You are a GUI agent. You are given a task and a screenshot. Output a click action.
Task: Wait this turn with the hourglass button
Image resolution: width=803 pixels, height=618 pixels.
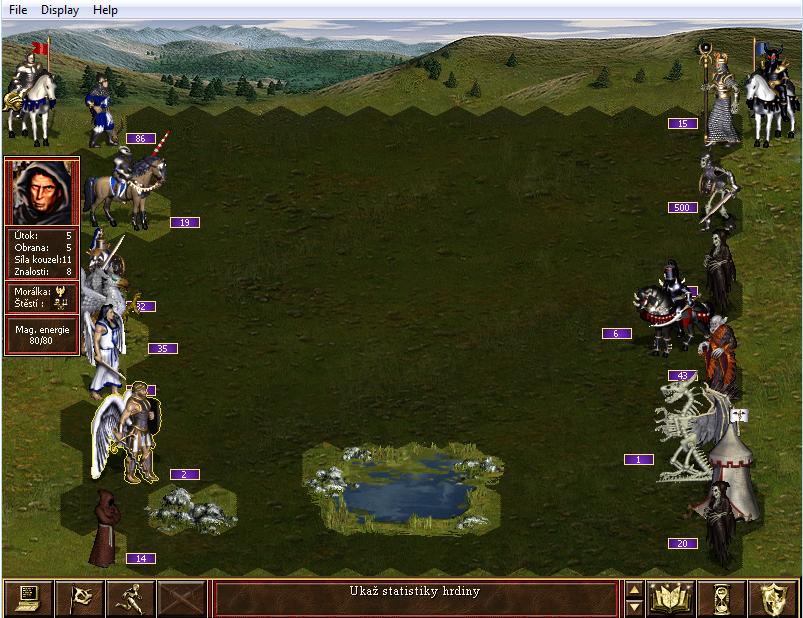(x=722, y=598)
